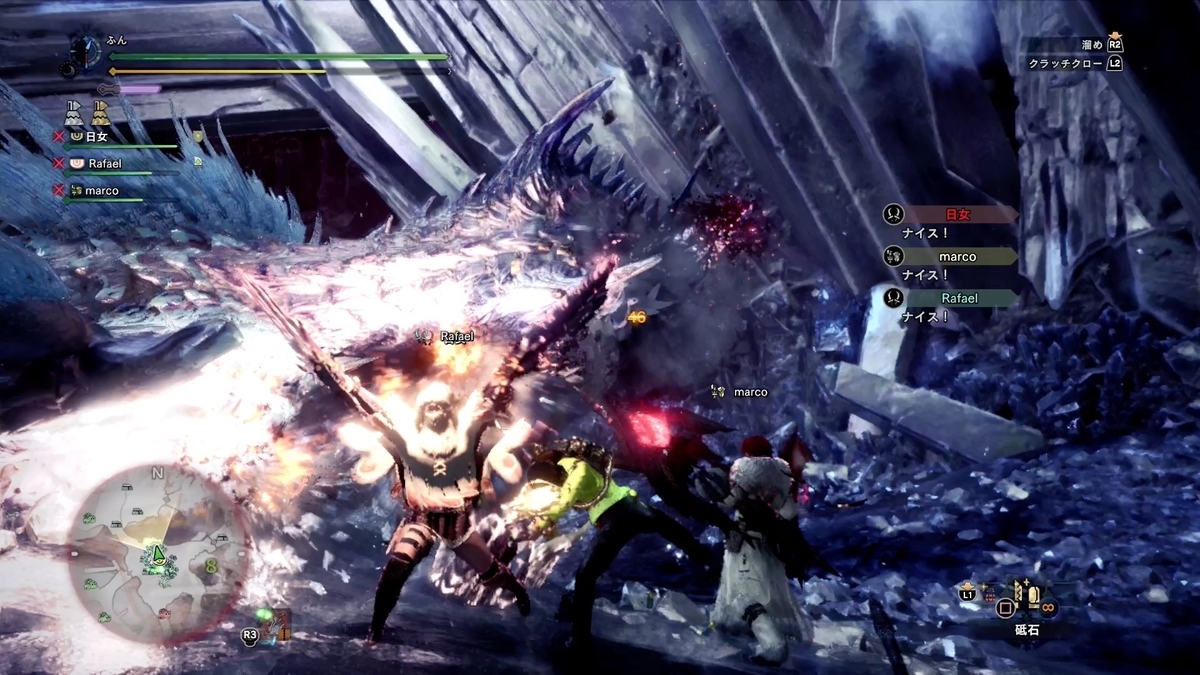Select Rafael in the party member list

(104, 163)
